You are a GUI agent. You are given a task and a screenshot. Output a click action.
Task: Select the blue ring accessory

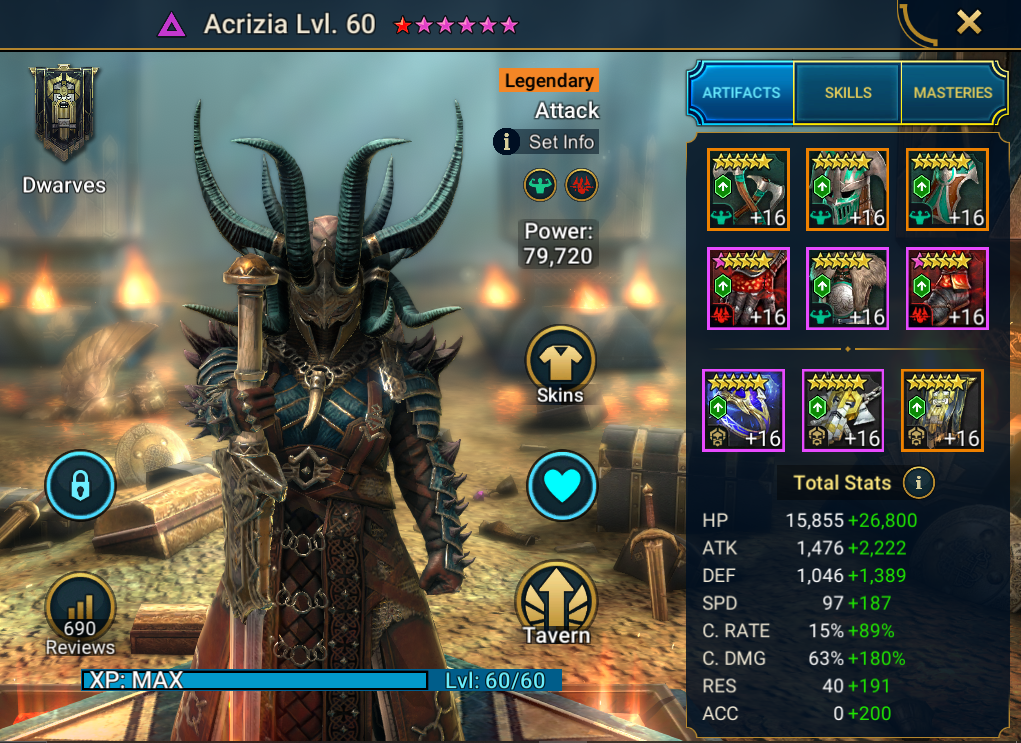tap(743, 410)
